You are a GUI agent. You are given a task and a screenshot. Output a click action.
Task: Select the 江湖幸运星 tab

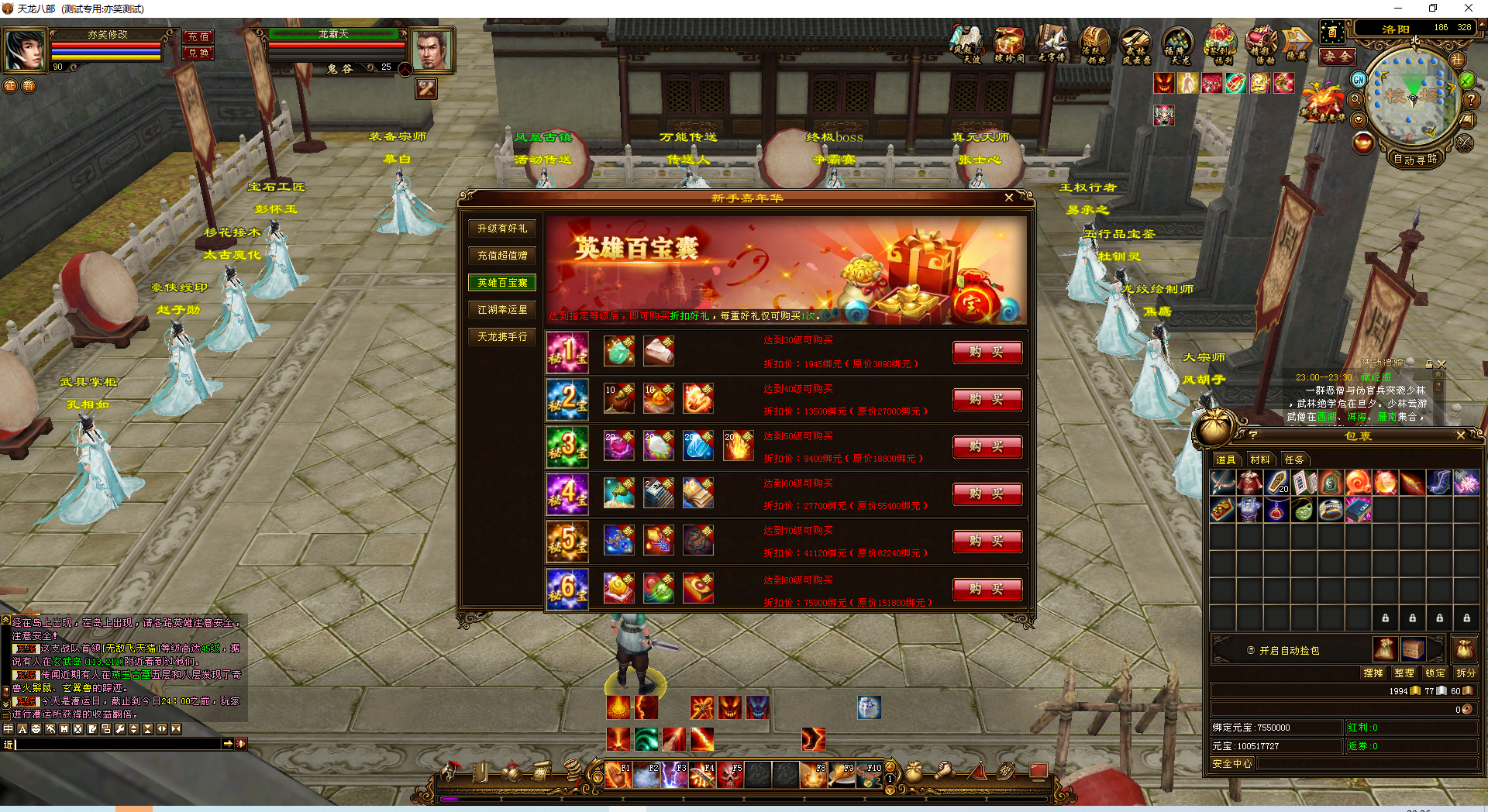(502, 310)
